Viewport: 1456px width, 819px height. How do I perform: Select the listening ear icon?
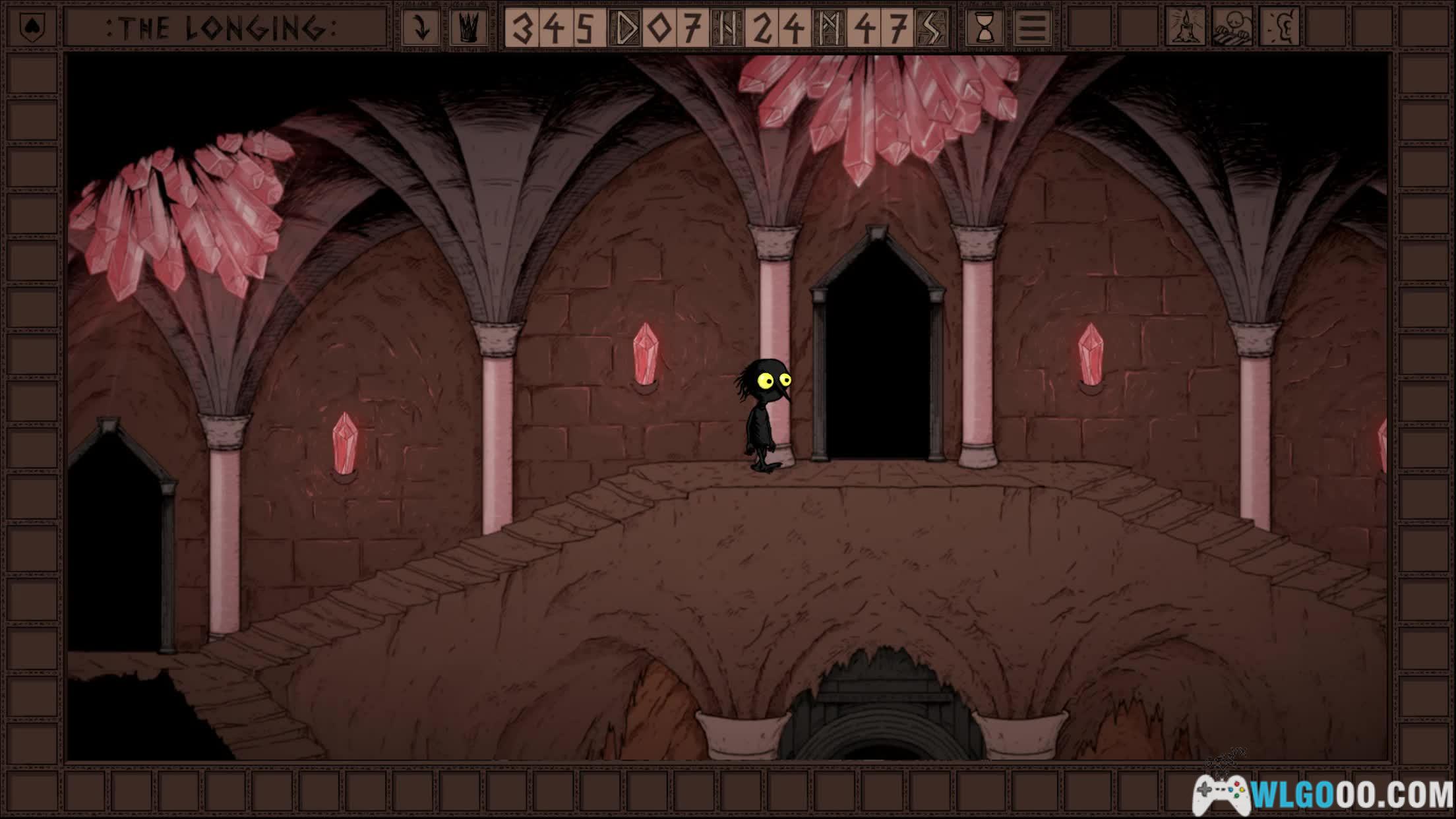[1279, 27]
